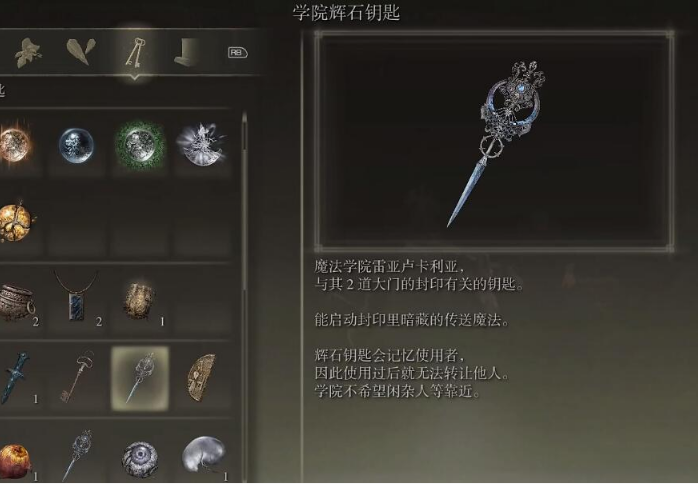The height and width of the screenshot is (484, 698).
Task: Select the golden orb cluster item
Action: [x=15, y=222]
